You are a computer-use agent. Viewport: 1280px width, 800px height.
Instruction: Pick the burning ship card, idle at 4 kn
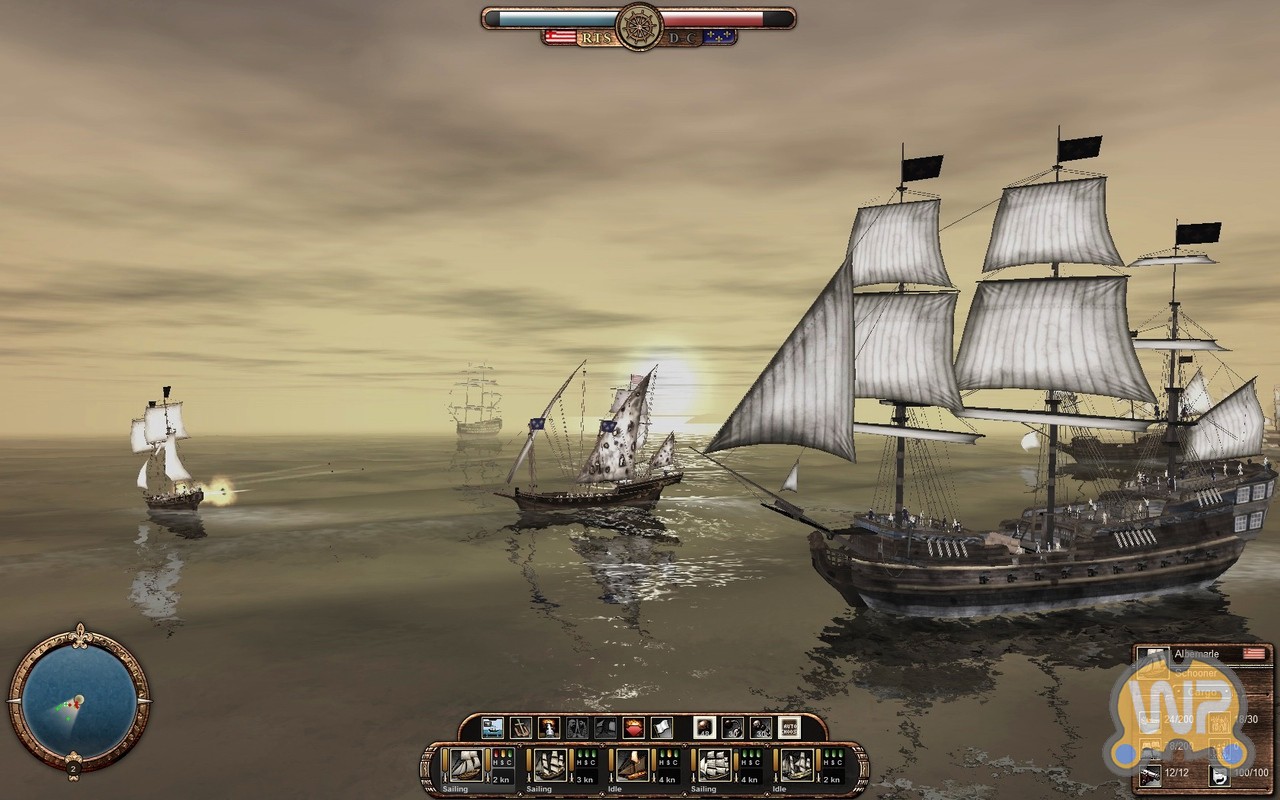point(632,767)
